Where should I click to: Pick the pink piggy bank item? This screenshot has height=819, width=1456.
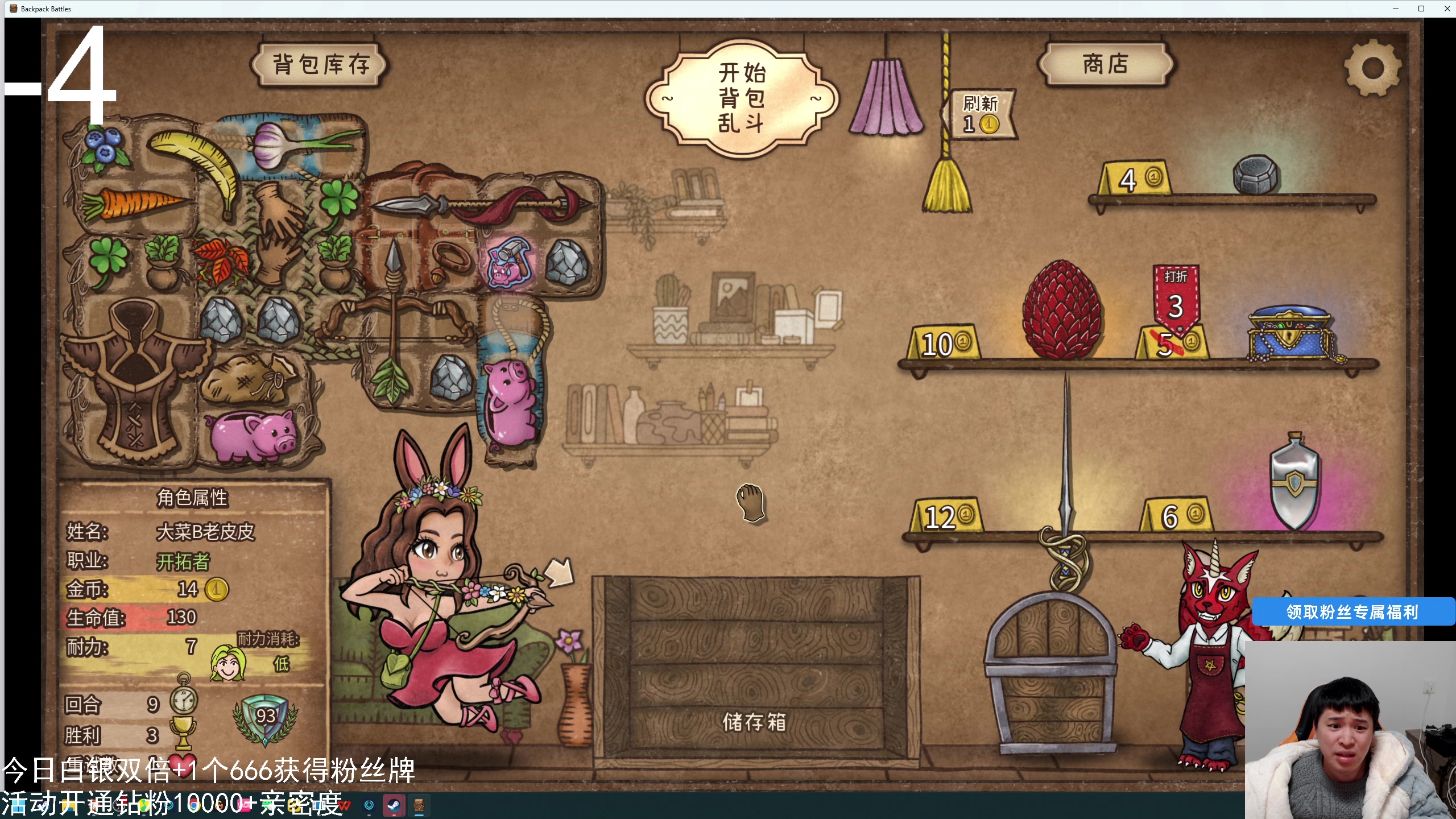tap(253, 435)
